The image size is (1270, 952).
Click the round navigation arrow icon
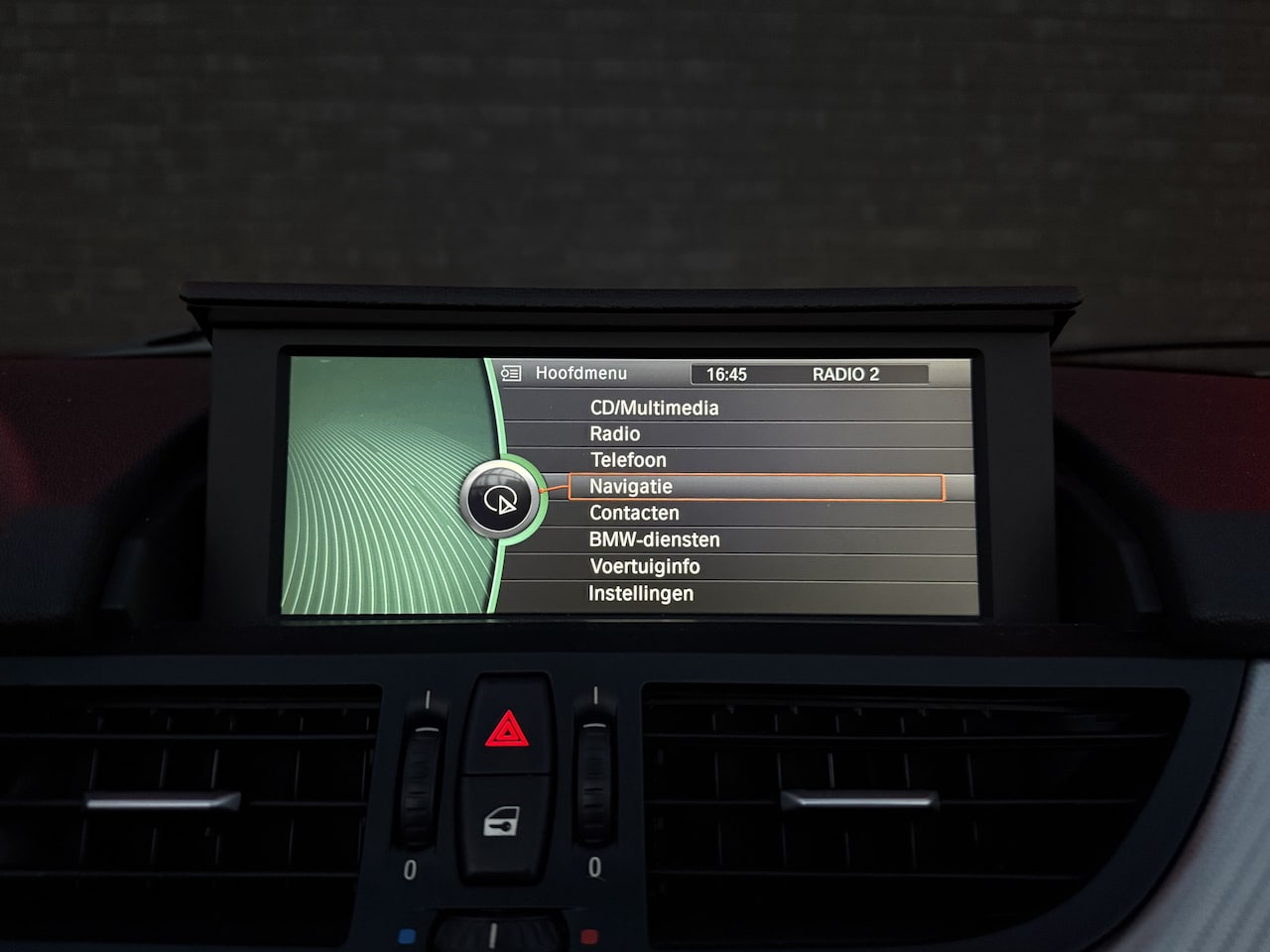(501, 500)
